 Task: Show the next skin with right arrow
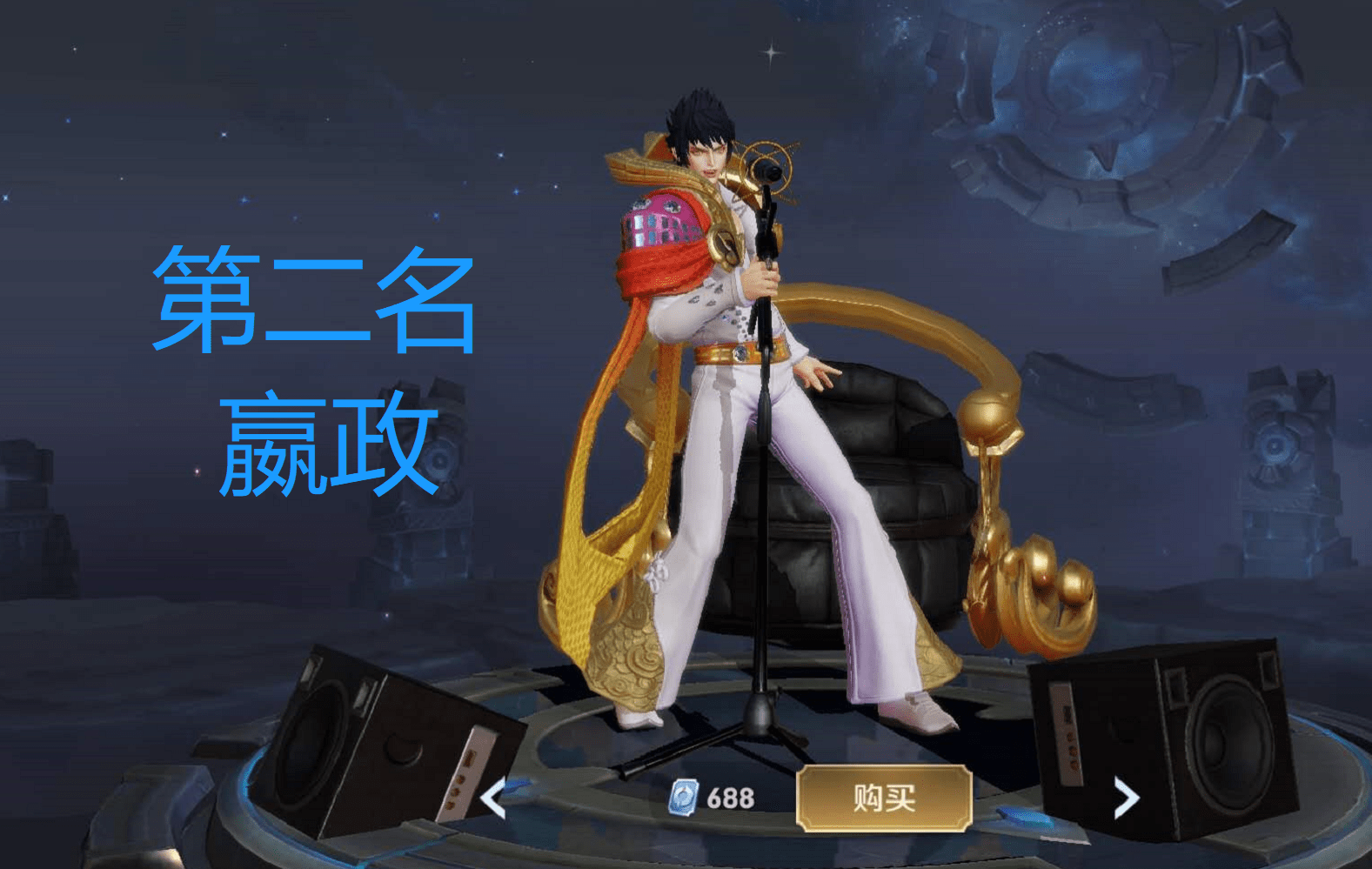pos(1126,798)
